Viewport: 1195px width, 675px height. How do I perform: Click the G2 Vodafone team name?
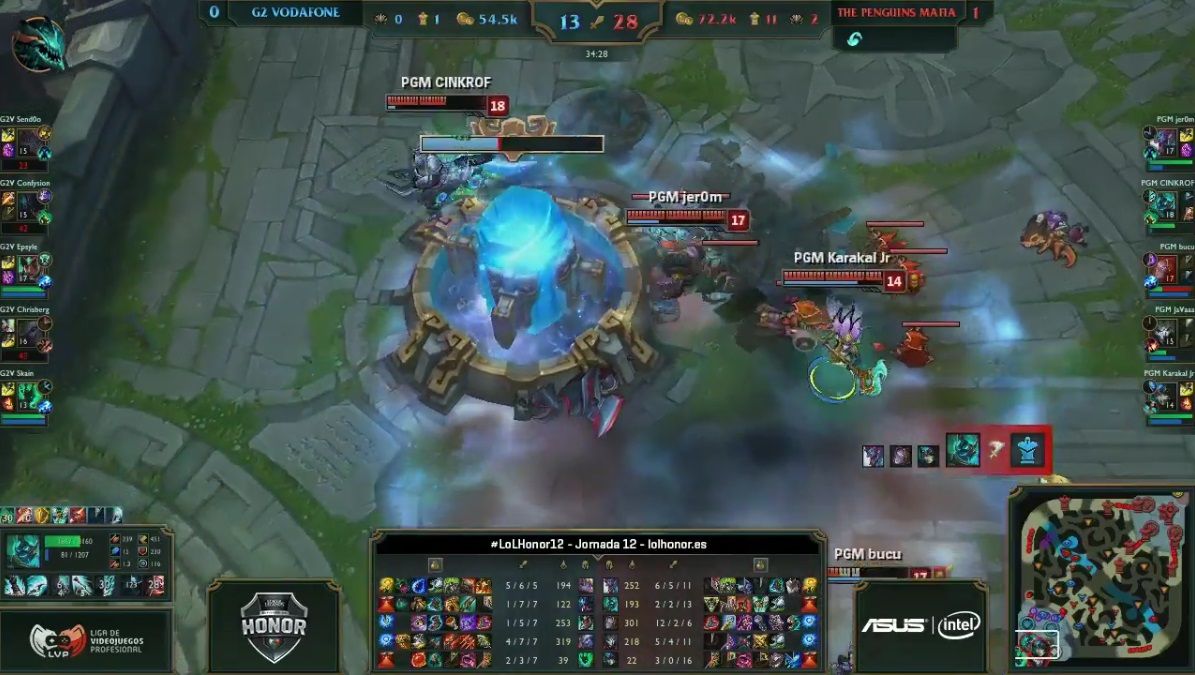tap(297, 13)
